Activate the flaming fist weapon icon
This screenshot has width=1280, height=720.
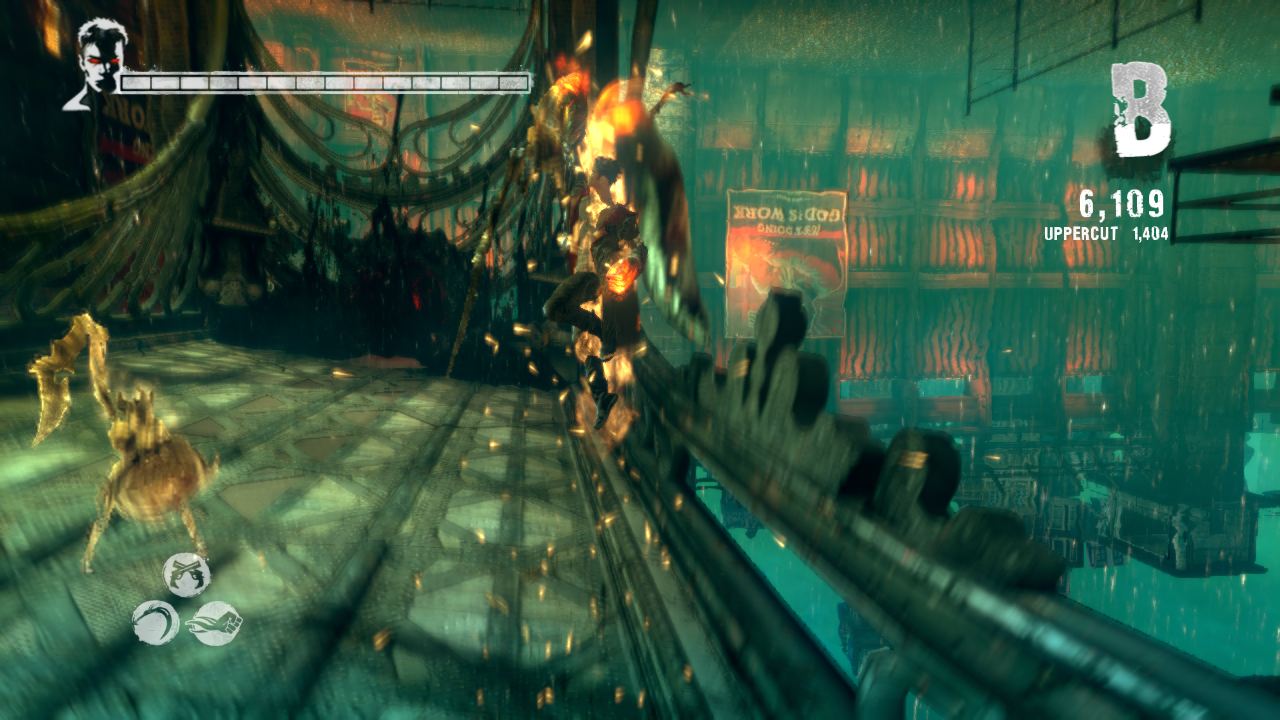(214, 623)
